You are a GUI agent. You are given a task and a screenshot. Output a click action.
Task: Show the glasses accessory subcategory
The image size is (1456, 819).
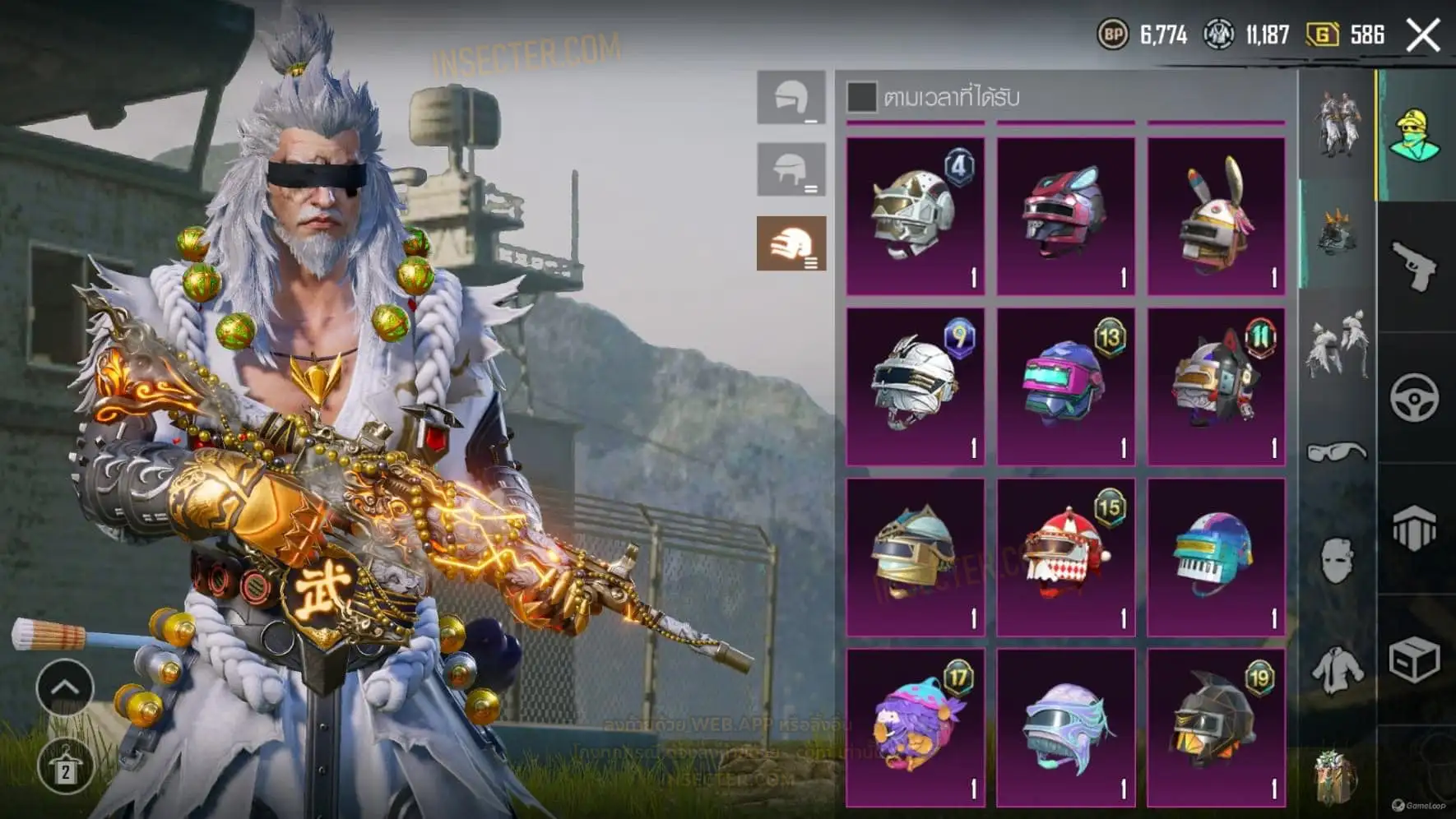click(x=1337, y=451)
